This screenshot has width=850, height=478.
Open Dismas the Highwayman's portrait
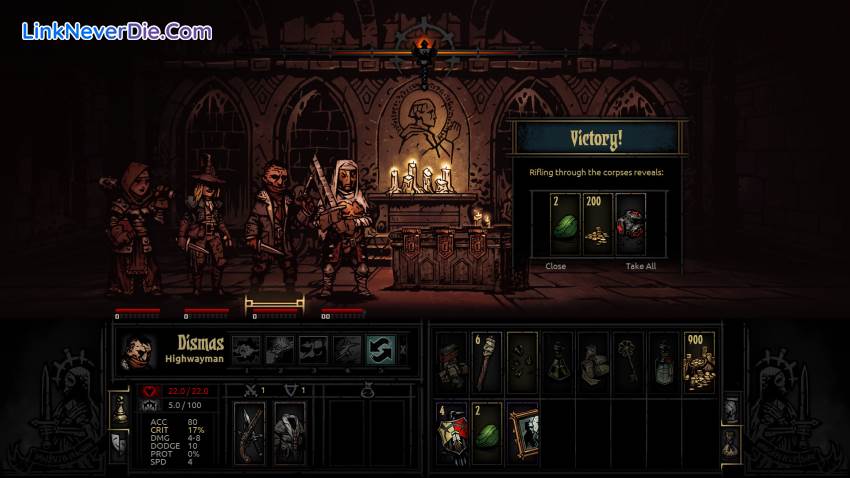coord(138,351)
